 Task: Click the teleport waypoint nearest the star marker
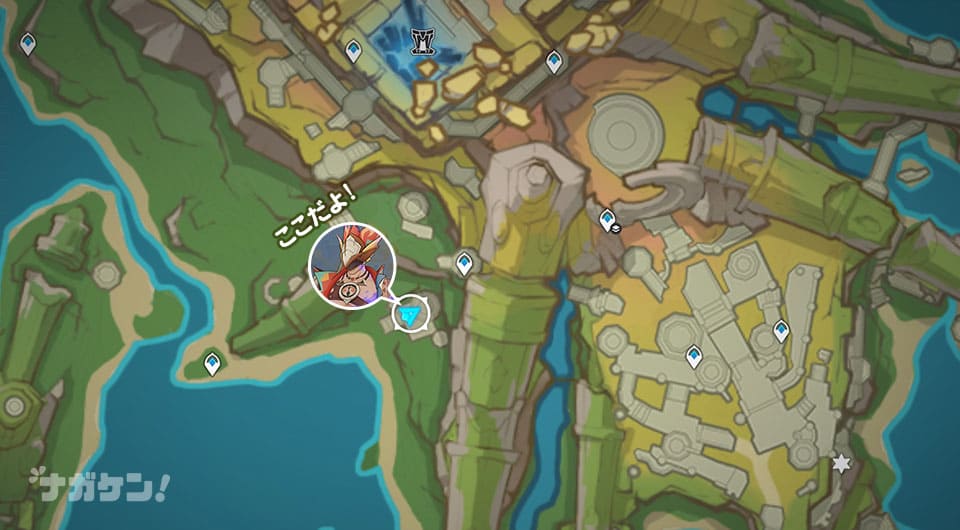point(781,329)
